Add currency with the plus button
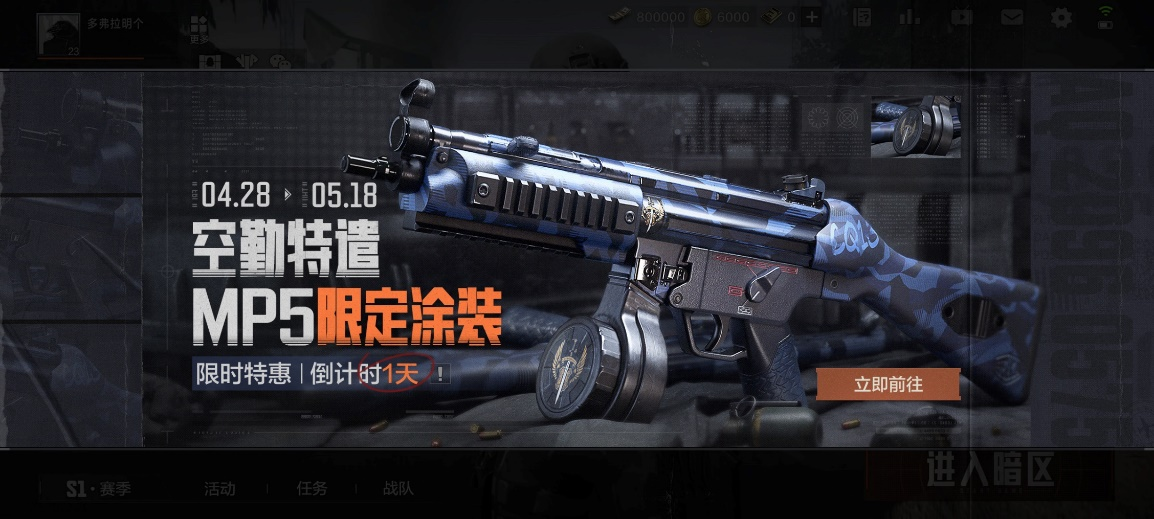Screen dimensions: 1154x519 coord(812,17)
